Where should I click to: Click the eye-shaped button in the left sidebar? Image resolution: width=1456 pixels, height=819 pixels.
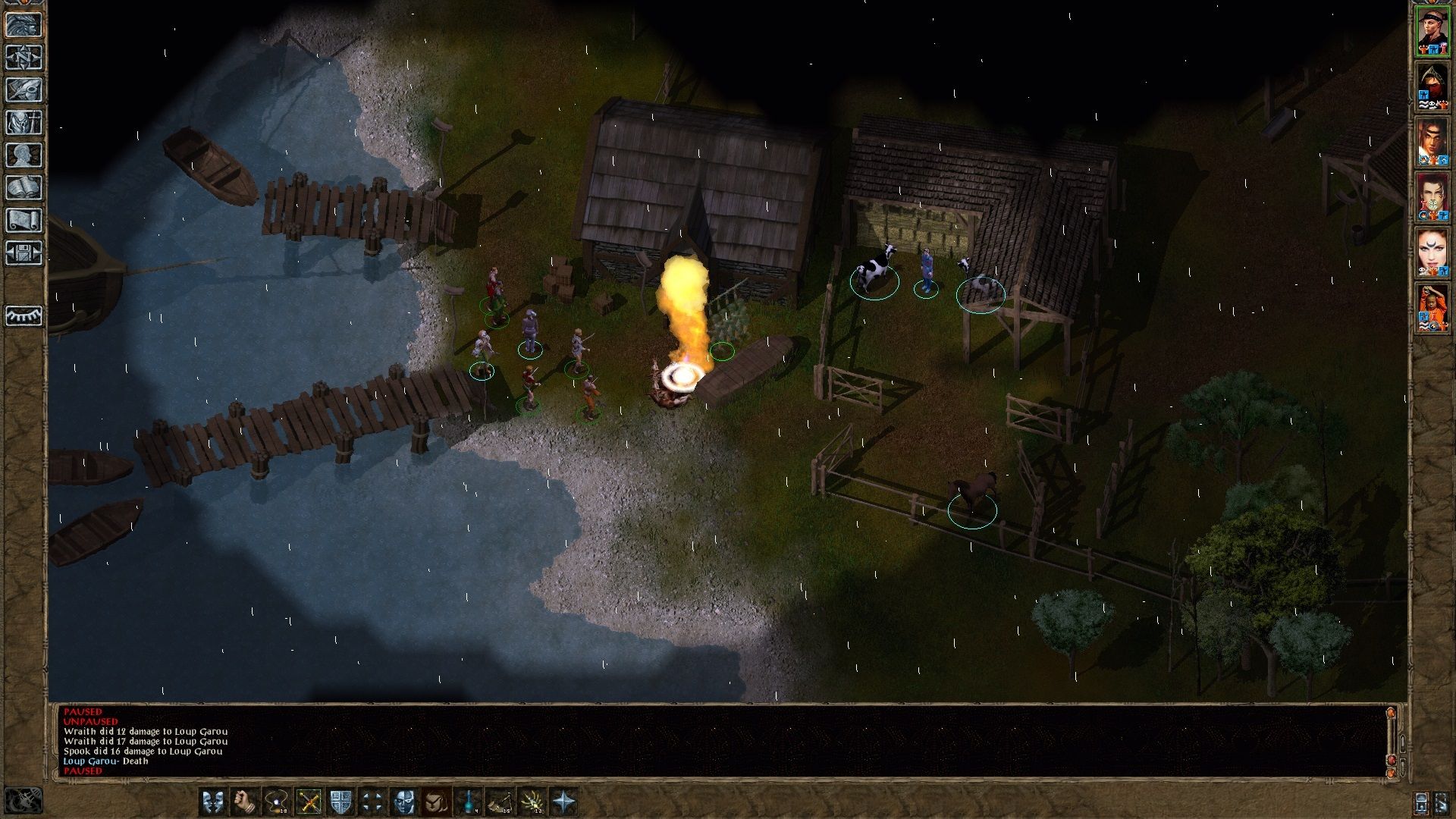[x=24, y=315]
